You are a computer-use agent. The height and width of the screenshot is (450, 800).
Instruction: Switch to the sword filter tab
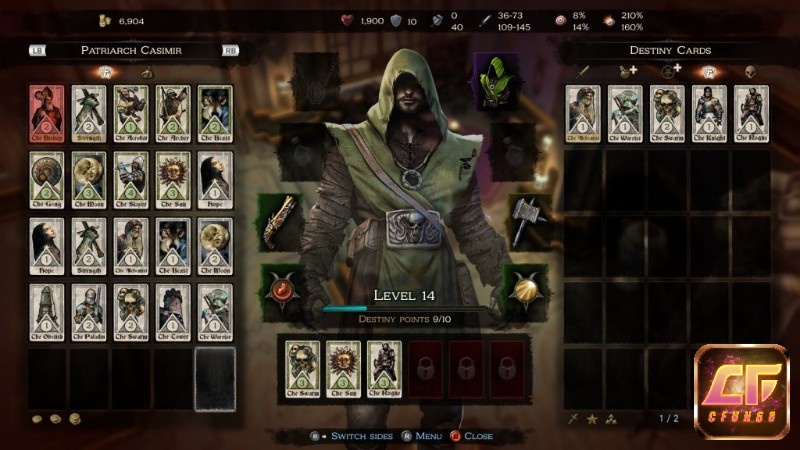[x=583, y=71]
